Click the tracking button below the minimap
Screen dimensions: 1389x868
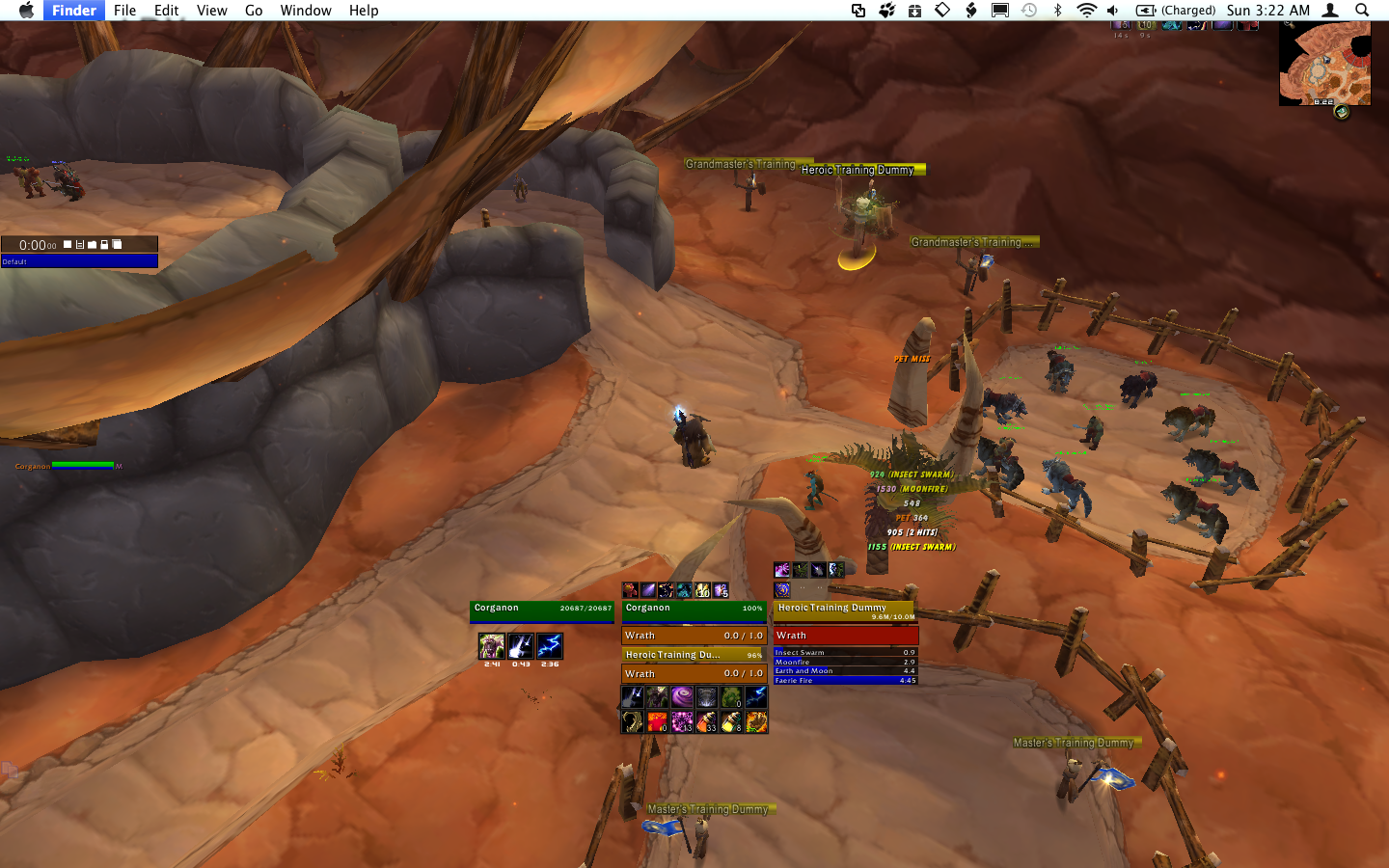click(1341, 112)
